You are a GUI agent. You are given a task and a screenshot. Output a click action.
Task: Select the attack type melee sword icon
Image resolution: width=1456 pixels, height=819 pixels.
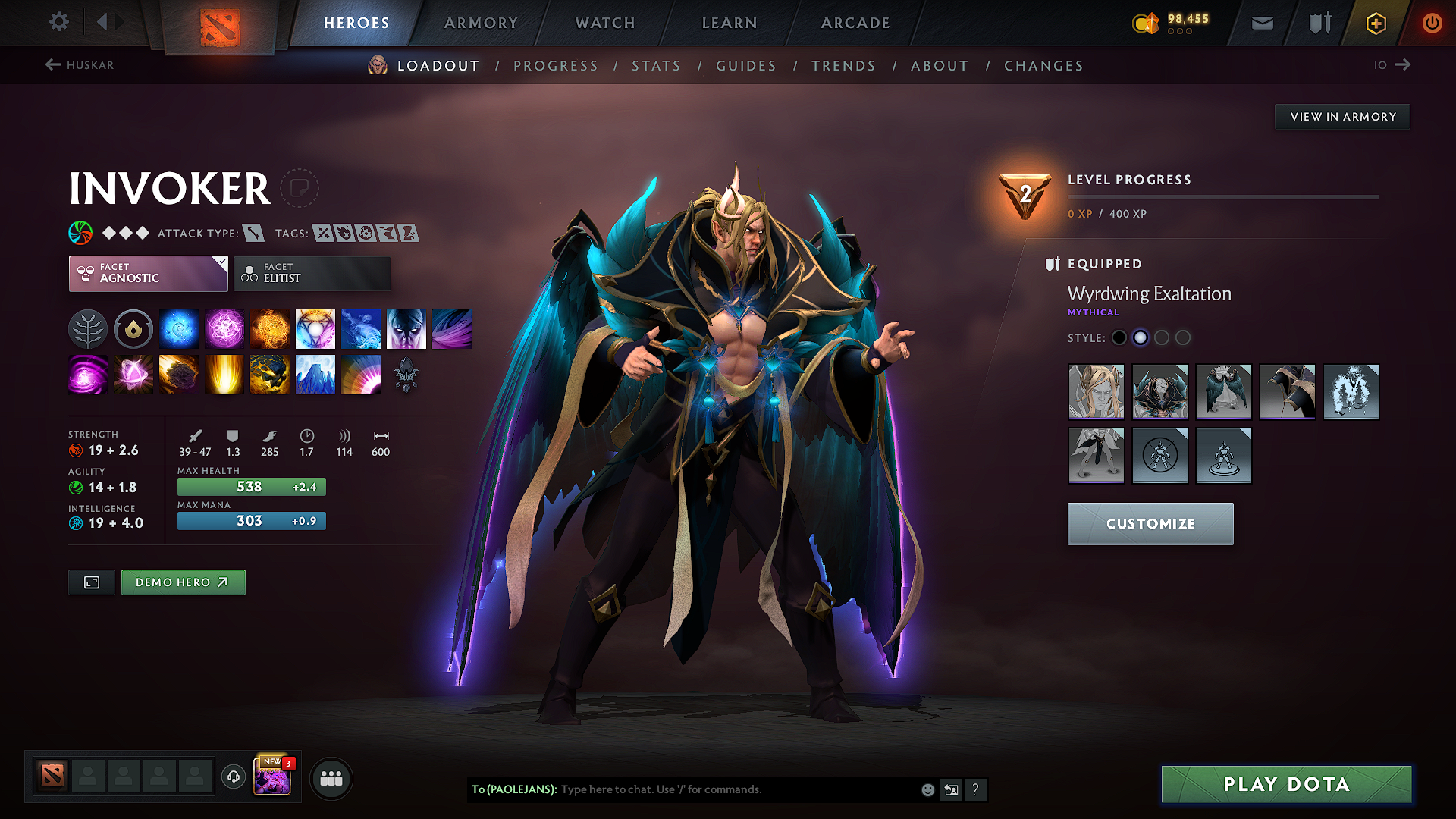click(x=253, y=233)
